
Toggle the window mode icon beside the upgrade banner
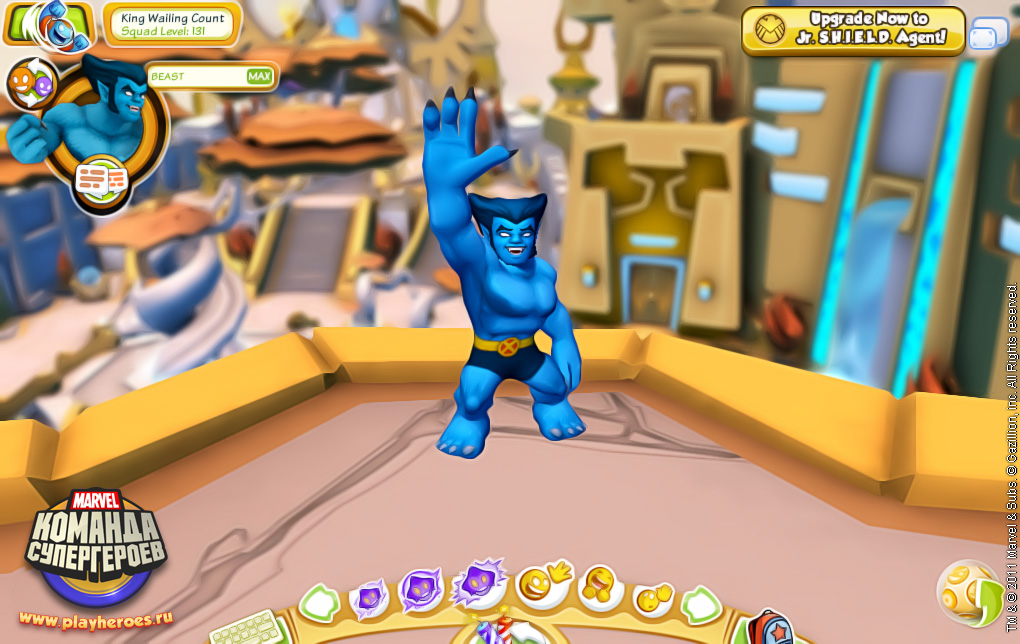click(x=988, y=35)
